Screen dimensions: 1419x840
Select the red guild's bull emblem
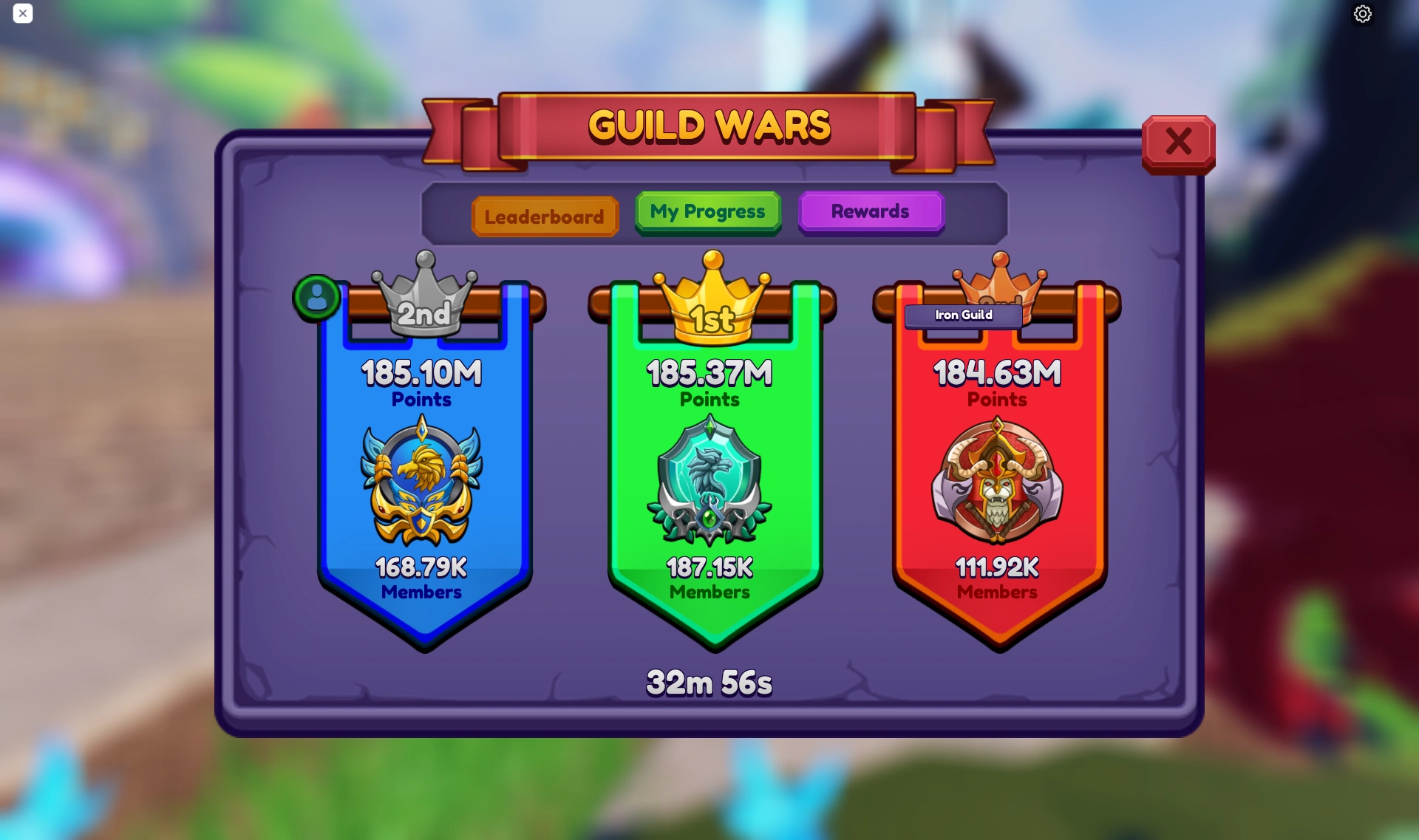point(997,481)
